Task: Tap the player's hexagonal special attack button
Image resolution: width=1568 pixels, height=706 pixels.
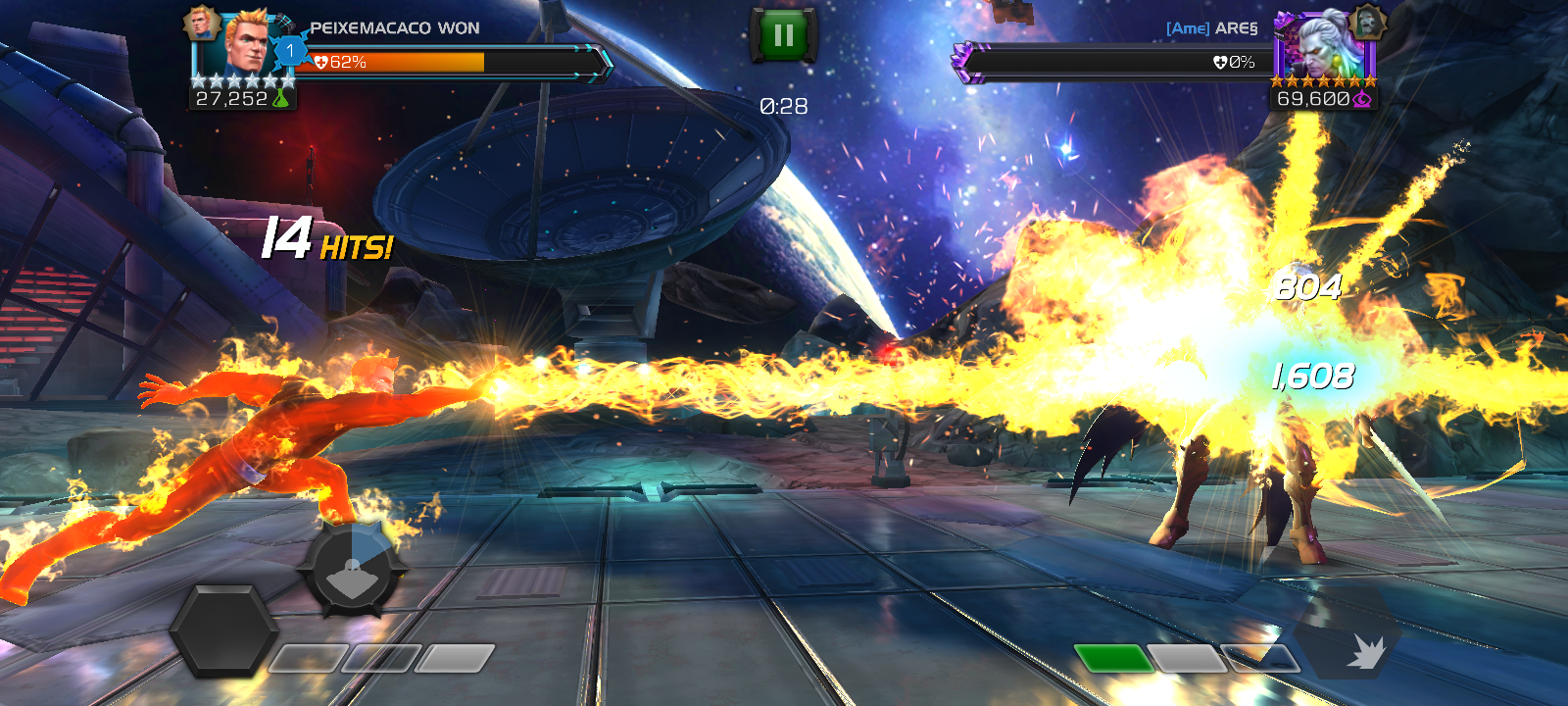Action: pyautogui.click(x=223, y=630)
